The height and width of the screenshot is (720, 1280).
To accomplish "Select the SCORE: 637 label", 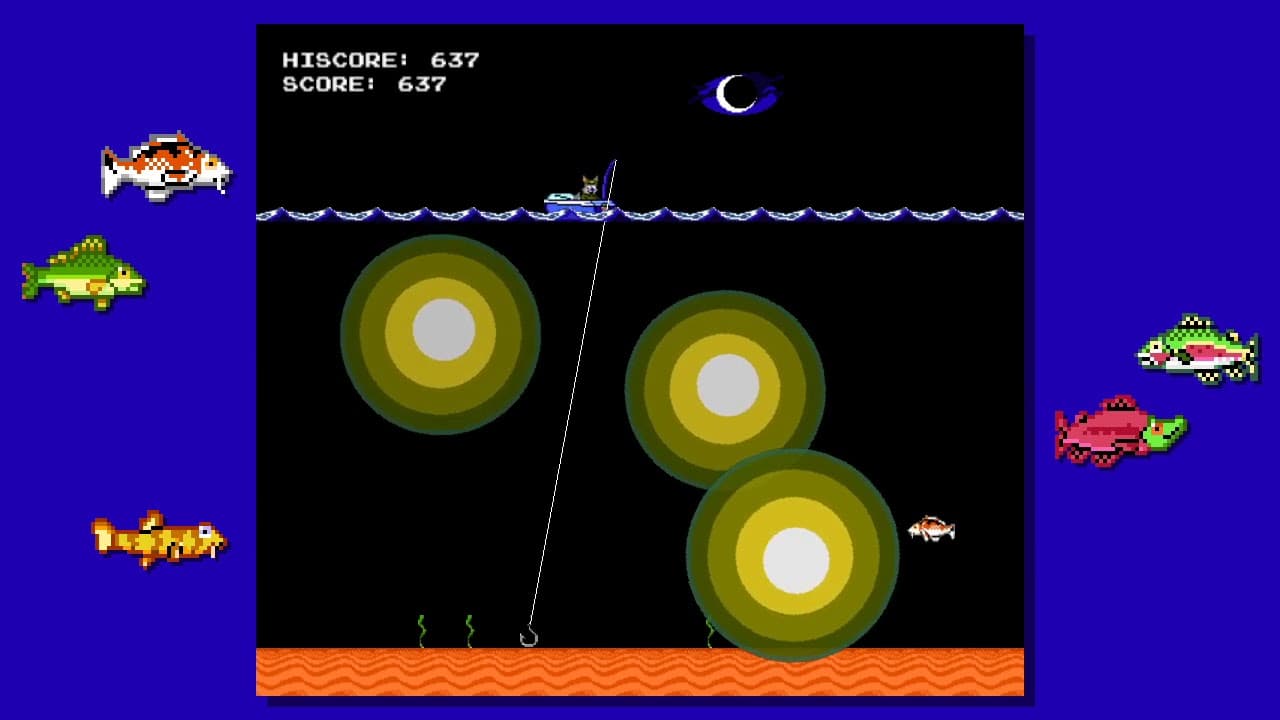I will click(x=365, y=86).
